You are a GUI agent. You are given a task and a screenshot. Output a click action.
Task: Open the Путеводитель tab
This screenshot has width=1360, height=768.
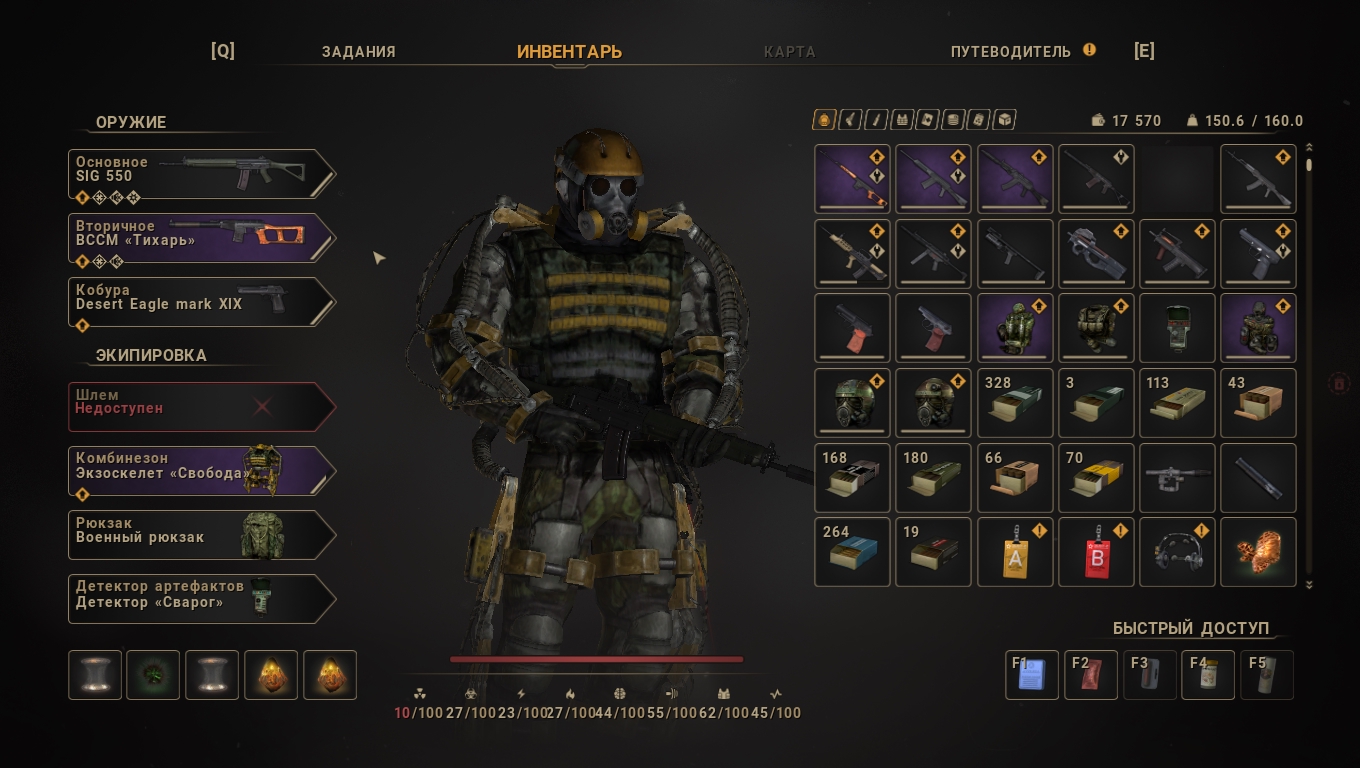1011,52
